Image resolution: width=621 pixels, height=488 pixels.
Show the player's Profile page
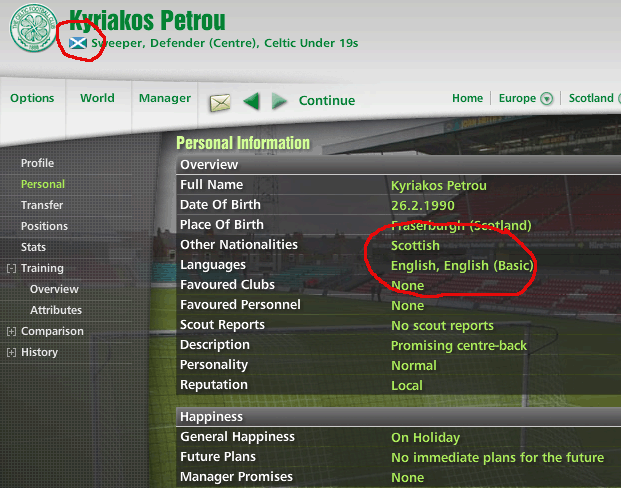pyautogui.click(x=38, y=163)
